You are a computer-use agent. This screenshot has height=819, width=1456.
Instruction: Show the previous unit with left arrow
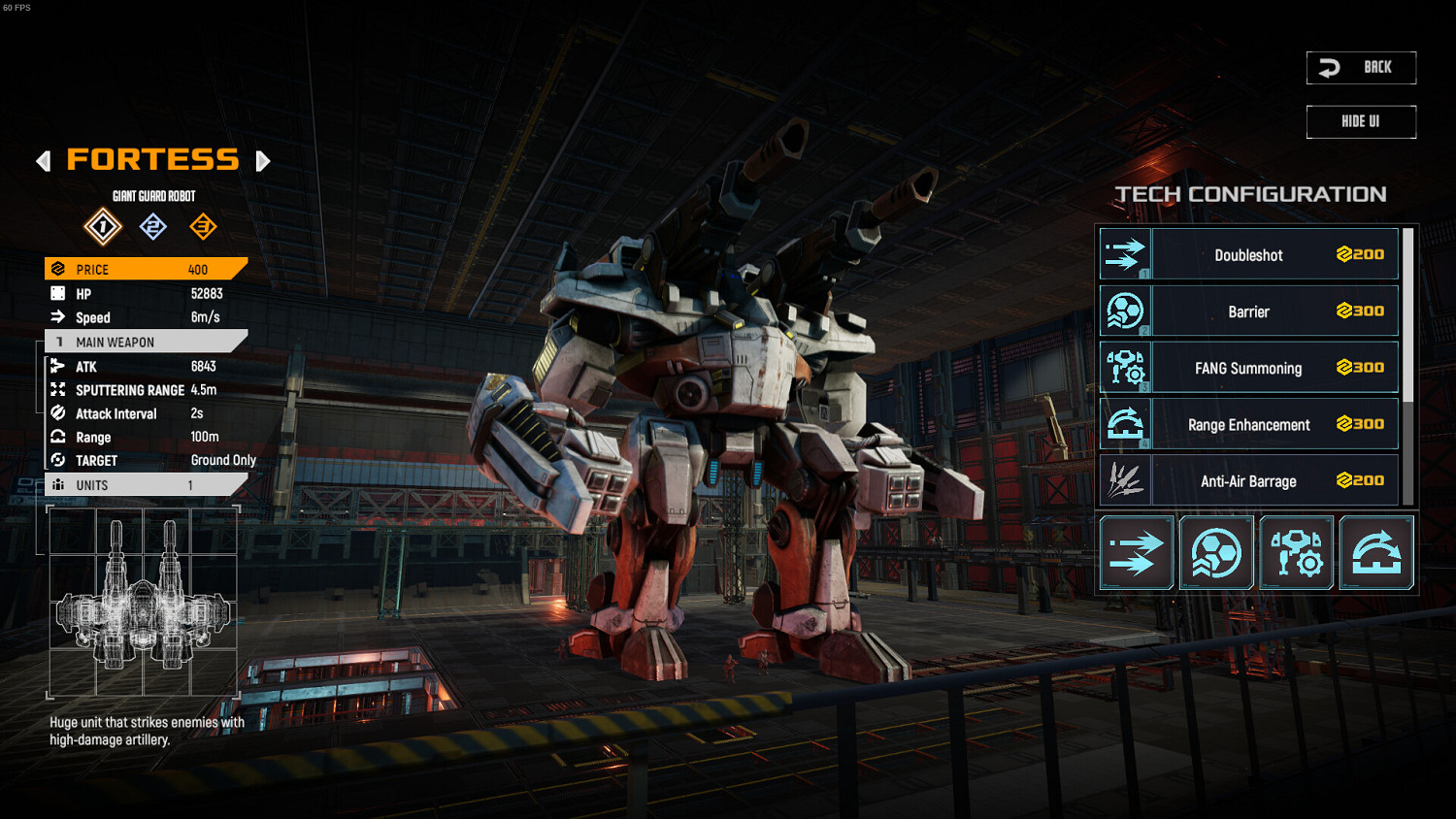click(44, 161)
